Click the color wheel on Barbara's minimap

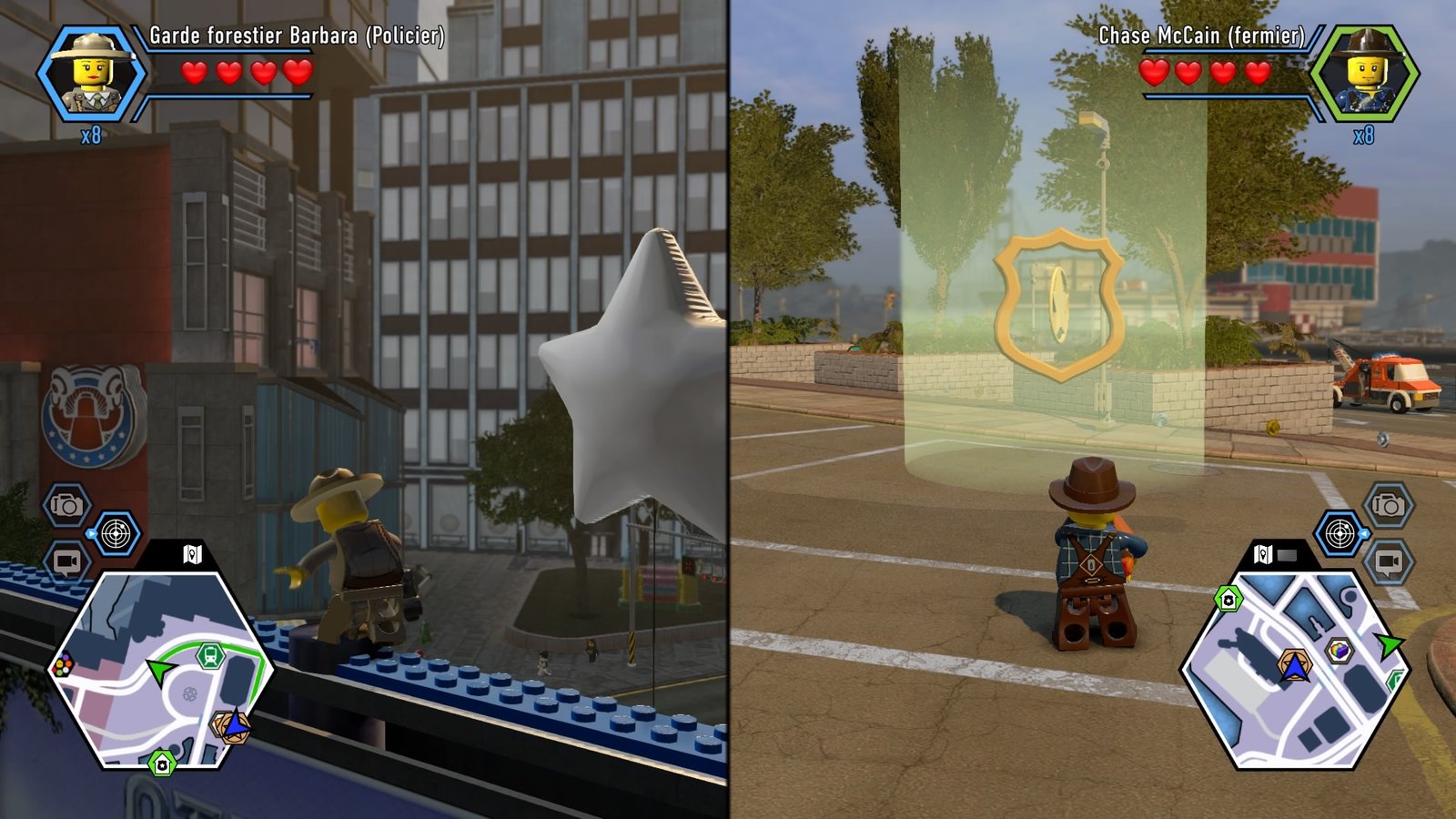[x=64, y=664]
